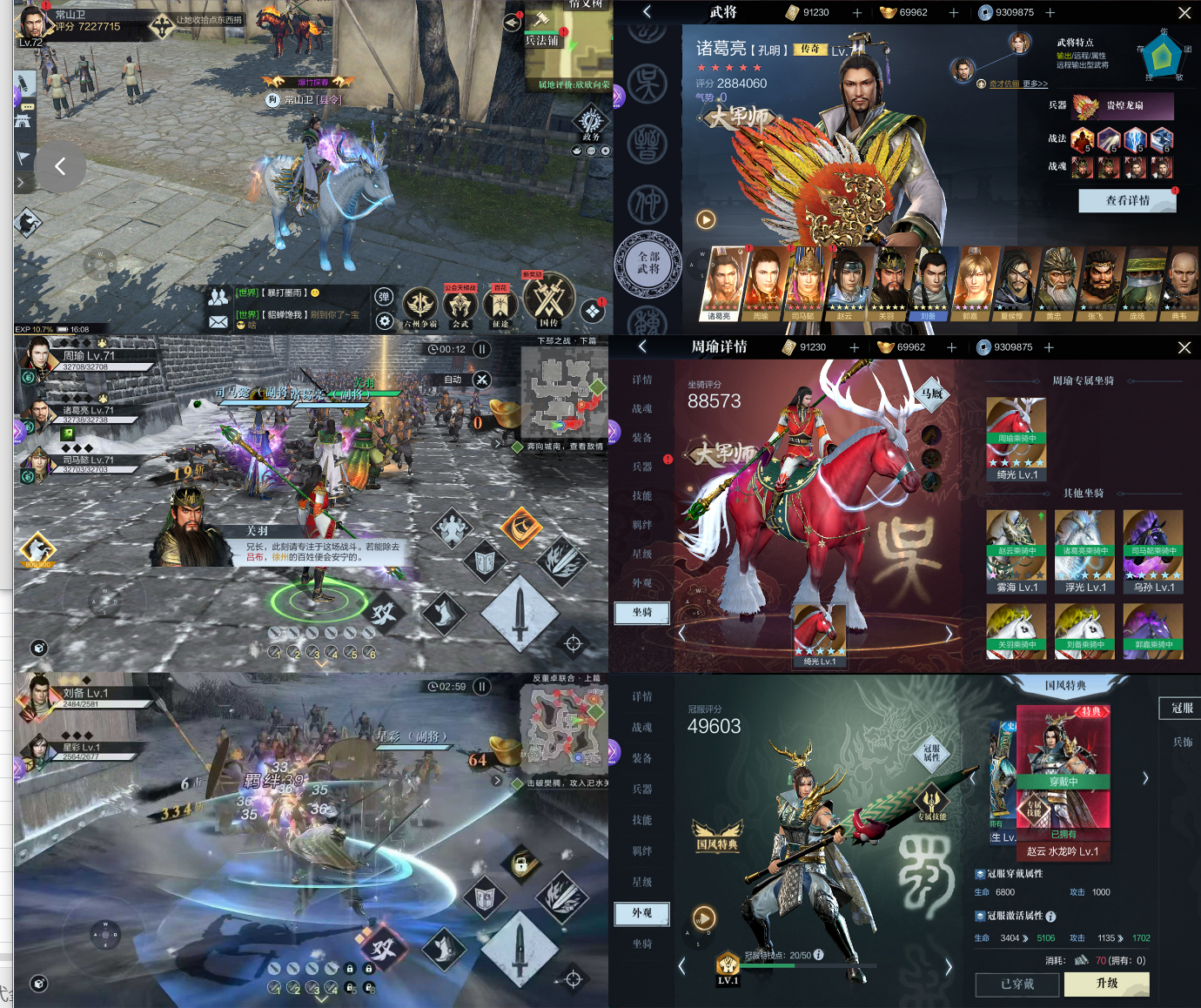Select the 夏侯惇 hero portrait
The height and width of the screenshot is (1008, 1201).
1012,282
